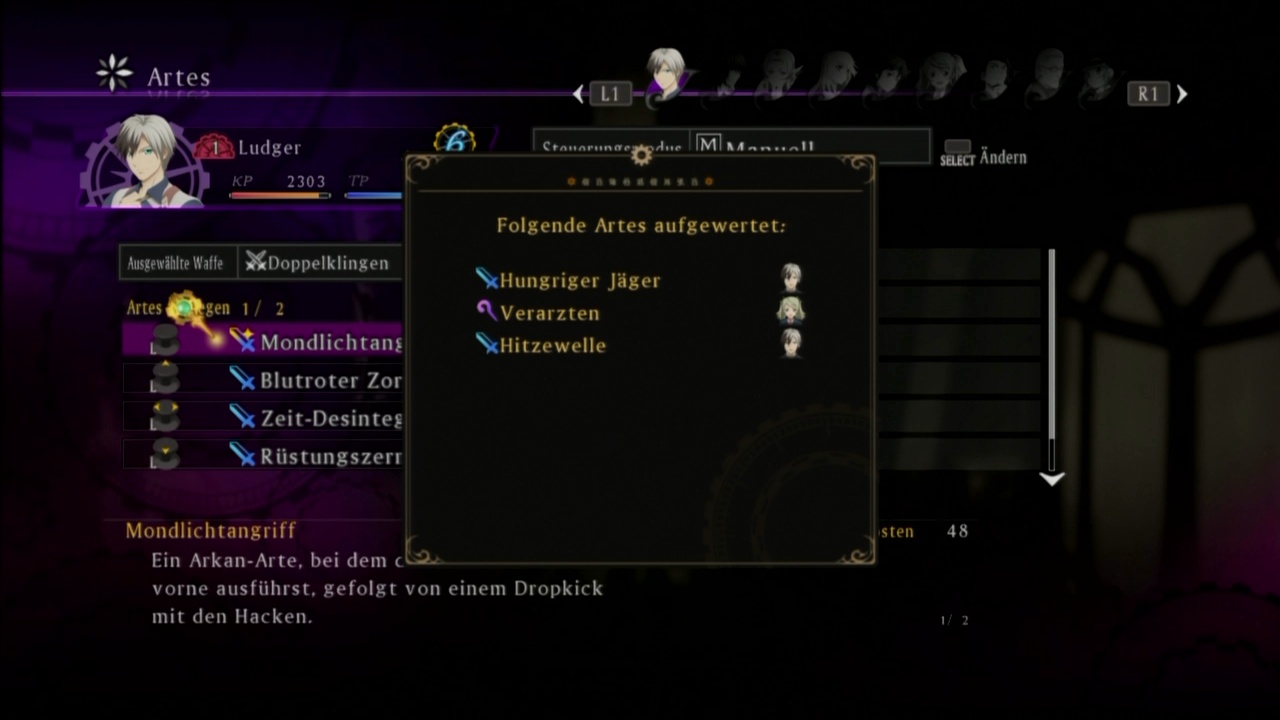Select Hungriger Jäger in the upgrade list
The width and height of the screenshot is (1280, 720).
pyautogui.click(x=580, y=281)
